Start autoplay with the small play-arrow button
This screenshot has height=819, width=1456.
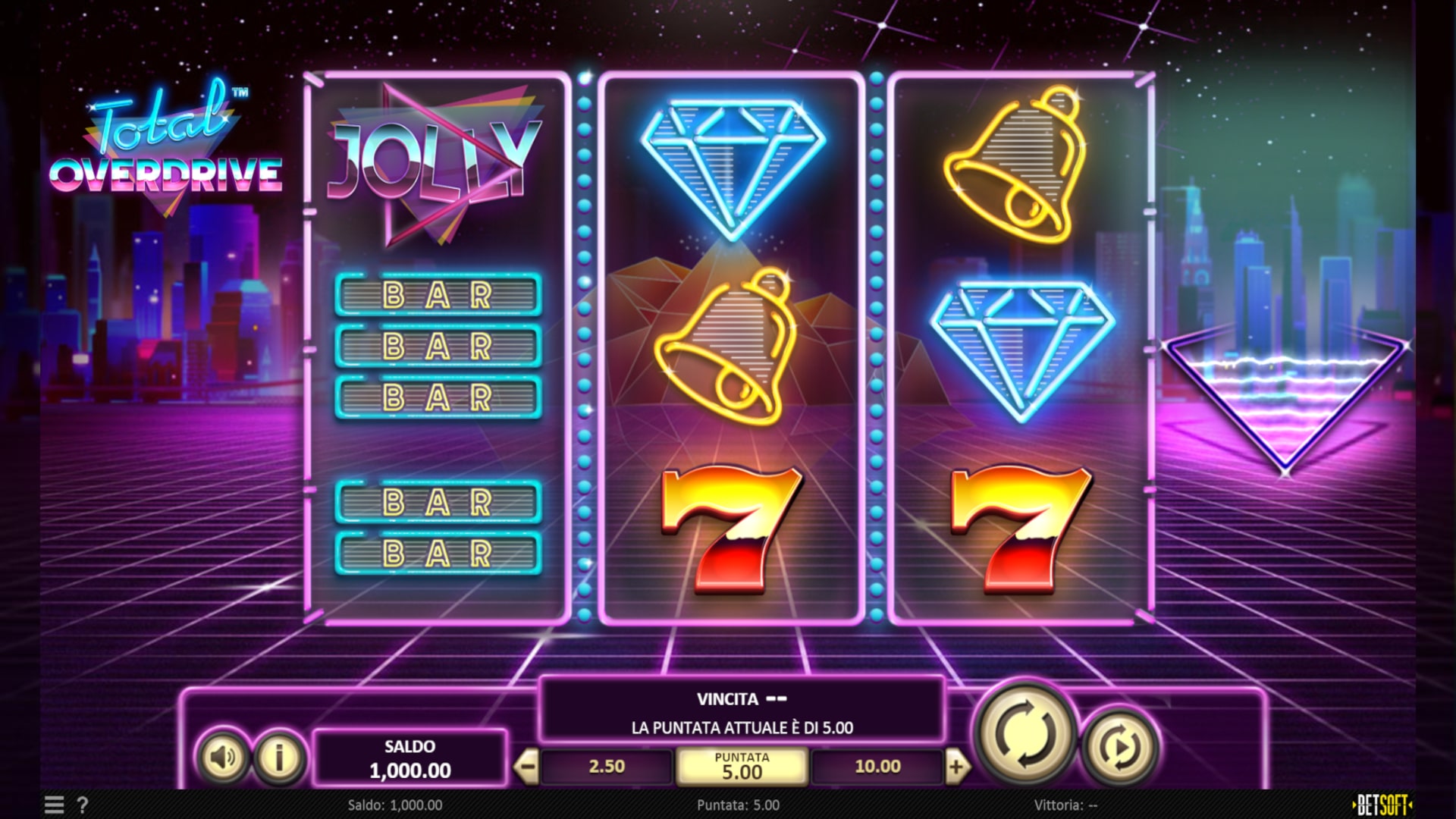coord(1119,748)
